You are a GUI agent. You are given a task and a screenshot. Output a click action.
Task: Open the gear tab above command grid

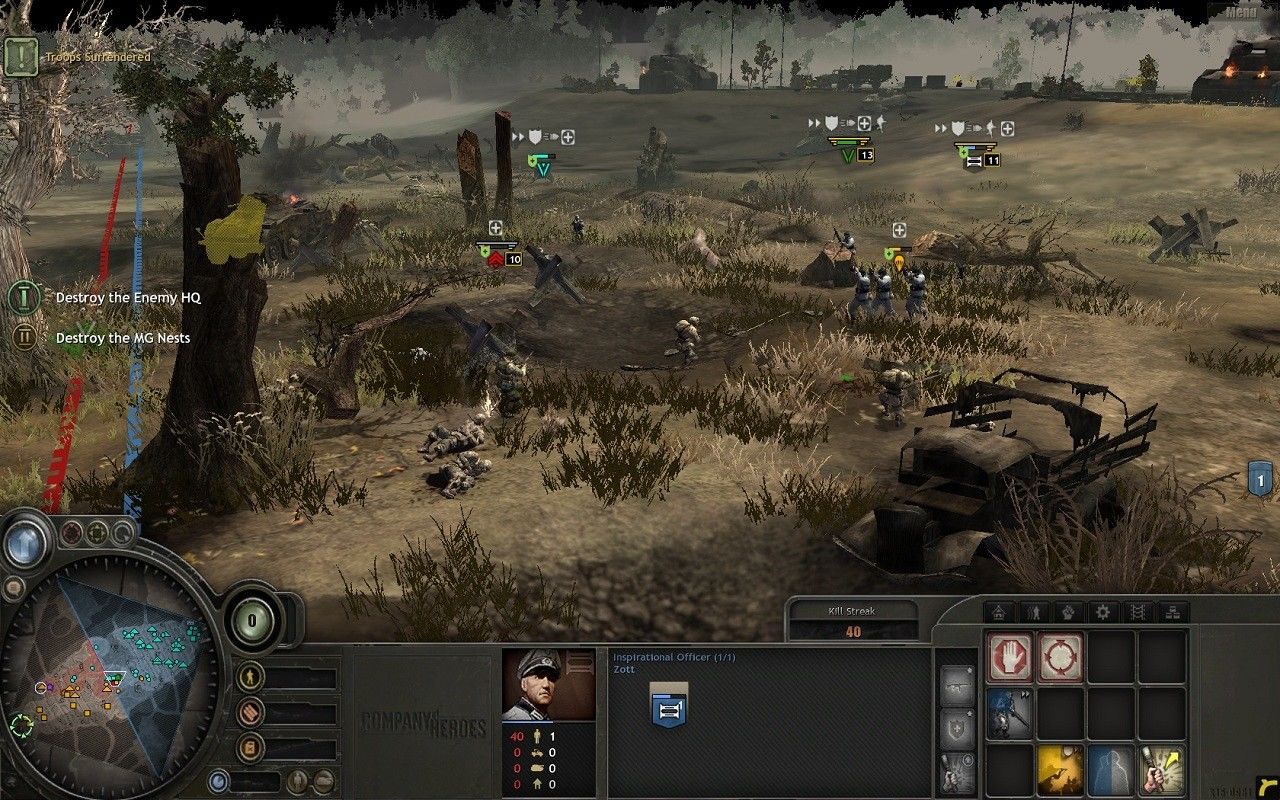(1103, 612)
